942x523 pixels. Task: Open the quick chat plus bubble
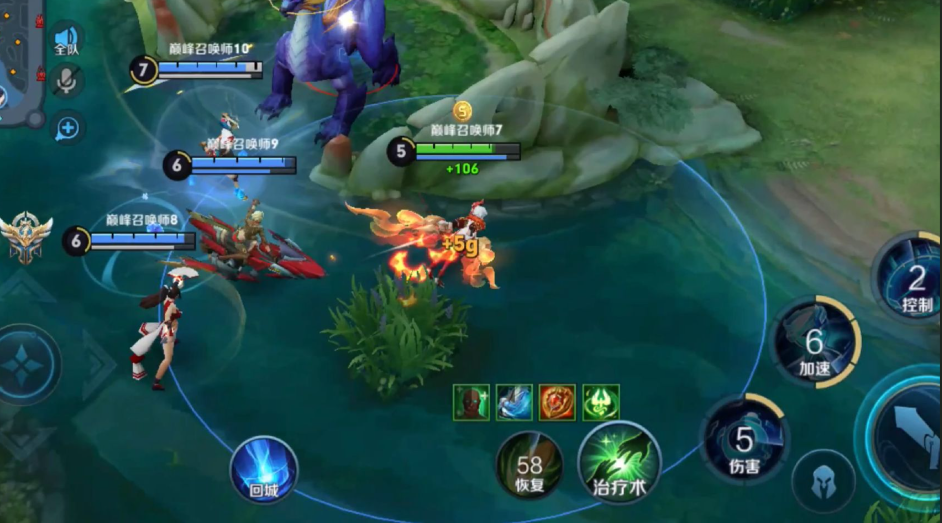tap(67, 127)
